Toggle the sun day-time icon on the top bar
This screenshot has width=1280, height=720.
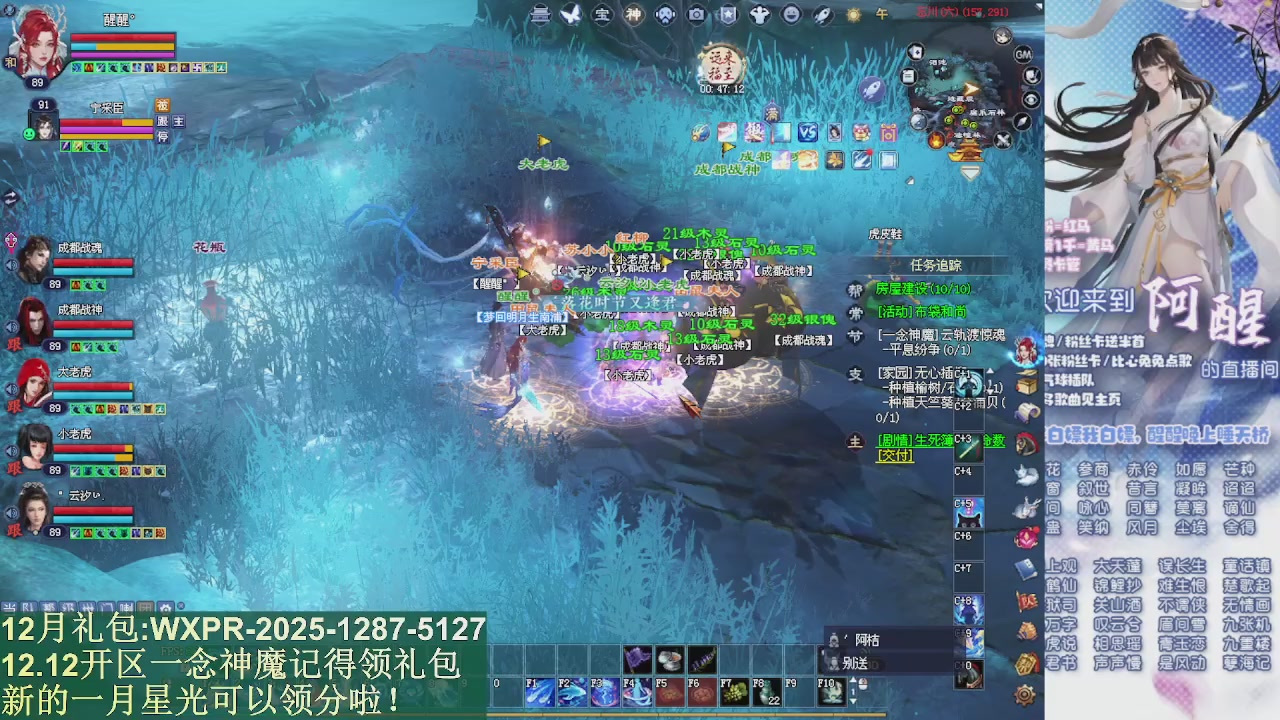(853, 14)
